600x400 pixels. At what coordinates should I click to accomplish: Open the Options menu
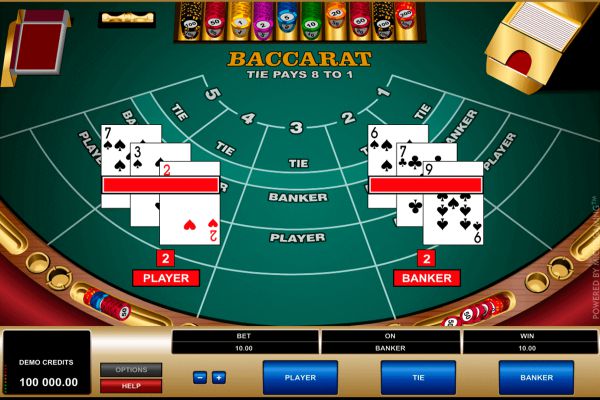tap(131, 370)
